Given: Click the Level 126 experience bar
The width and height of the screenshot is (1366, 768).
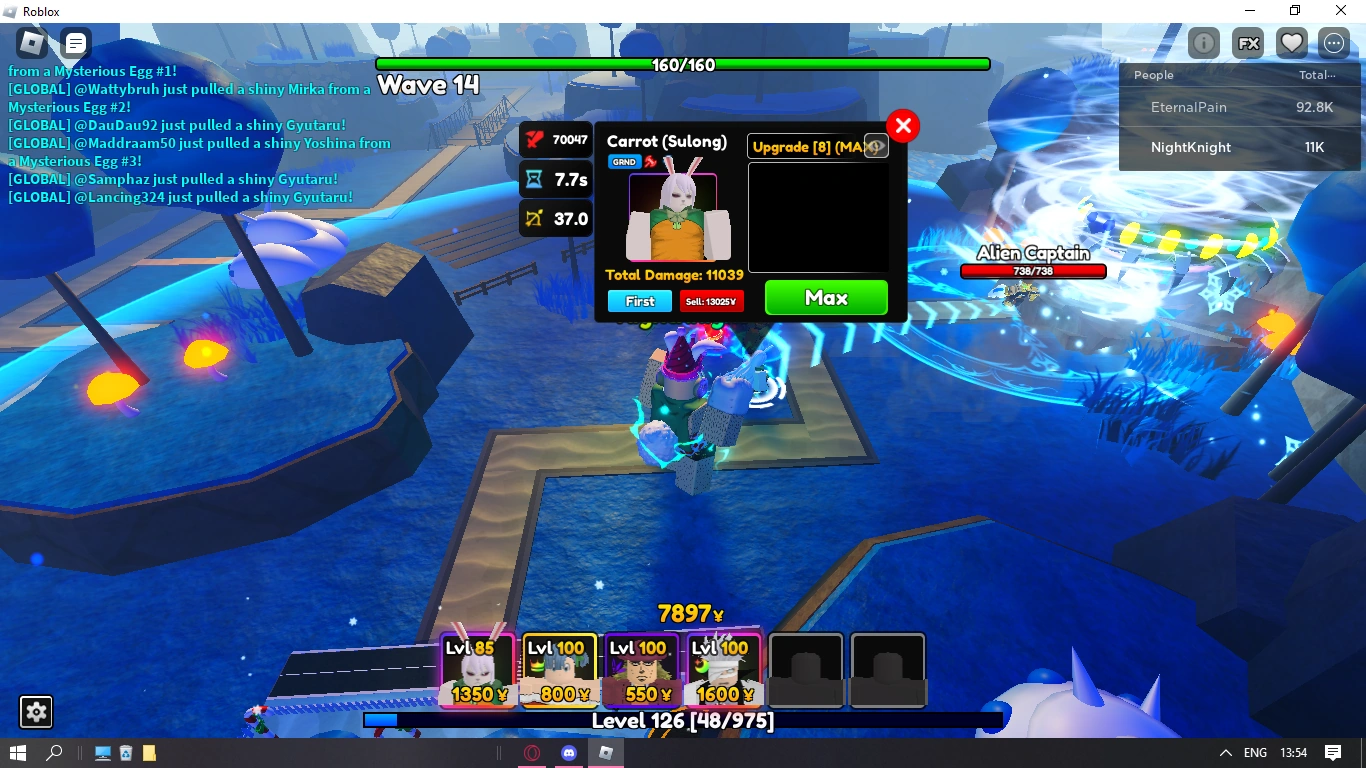Looking at the screenshot, I should tap(683, 719).
